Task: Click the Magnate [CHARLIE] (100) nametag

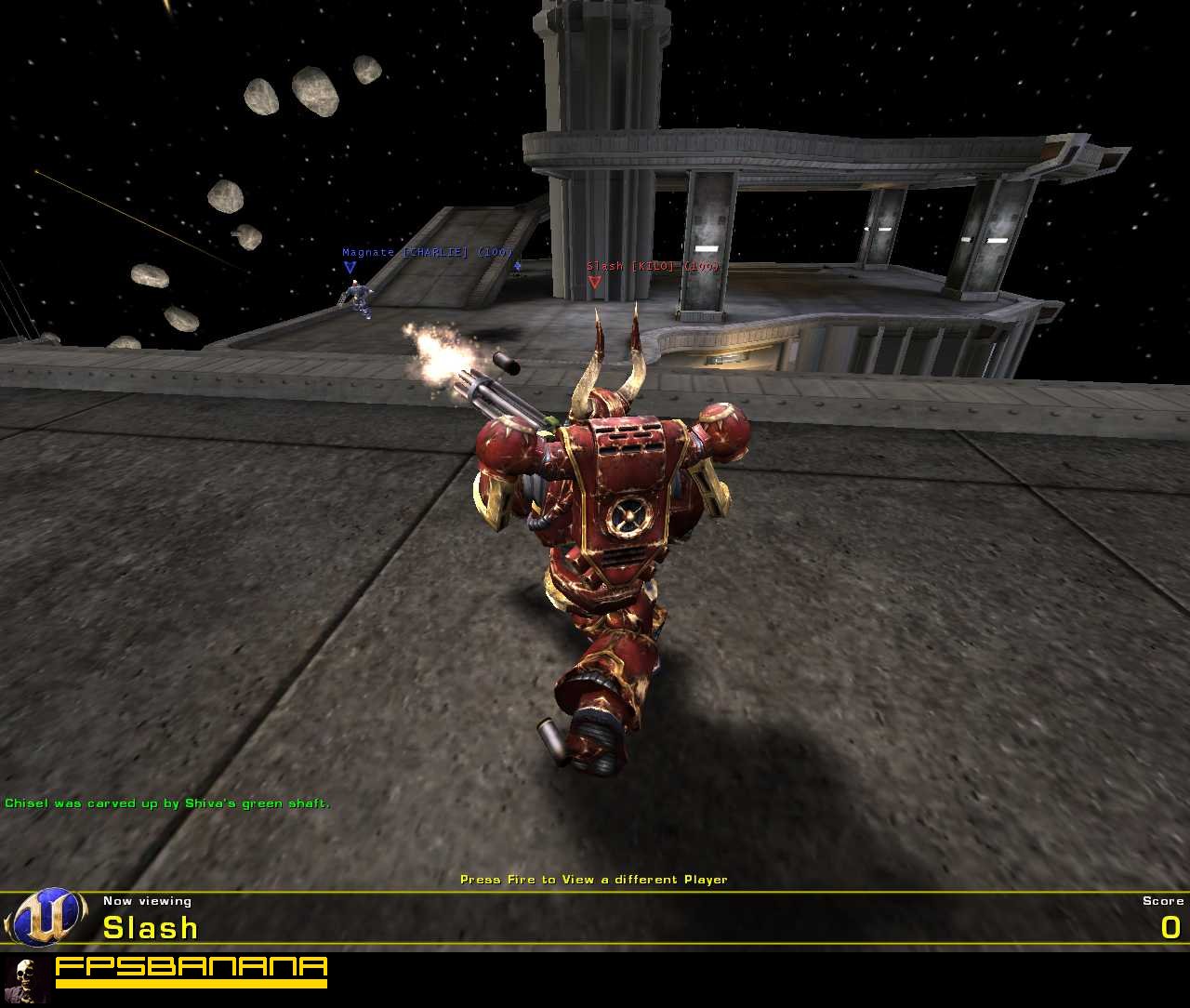Action: (428, 251)
